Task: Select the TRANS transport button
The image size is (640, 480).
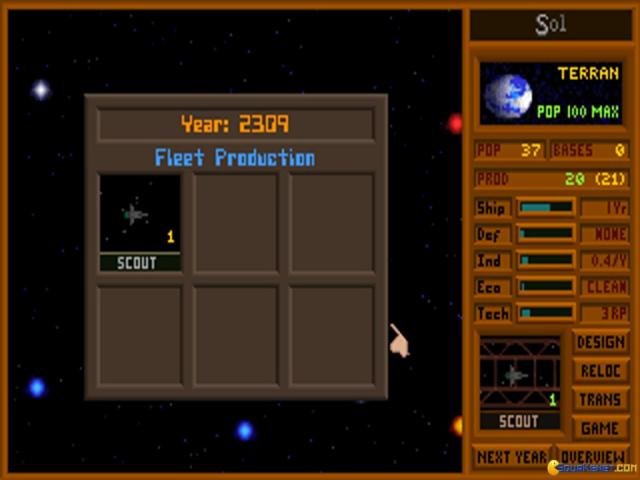Action: pyautogui.click(x=600, y=399)
